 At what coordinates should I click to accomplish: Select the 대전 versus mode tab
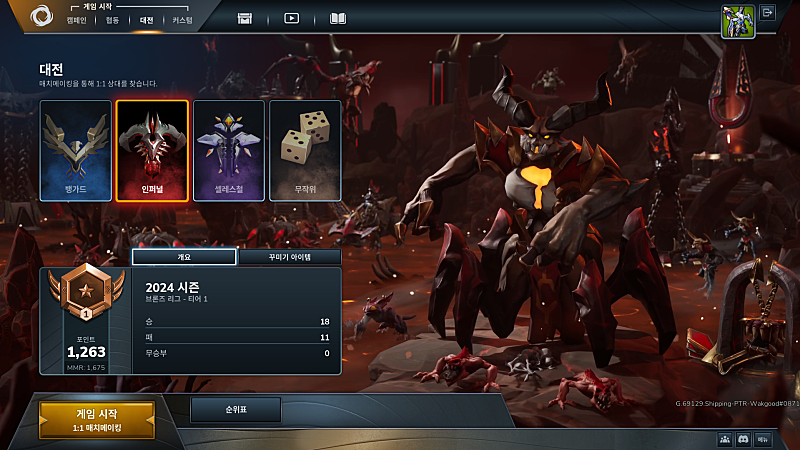click(147, 20)
